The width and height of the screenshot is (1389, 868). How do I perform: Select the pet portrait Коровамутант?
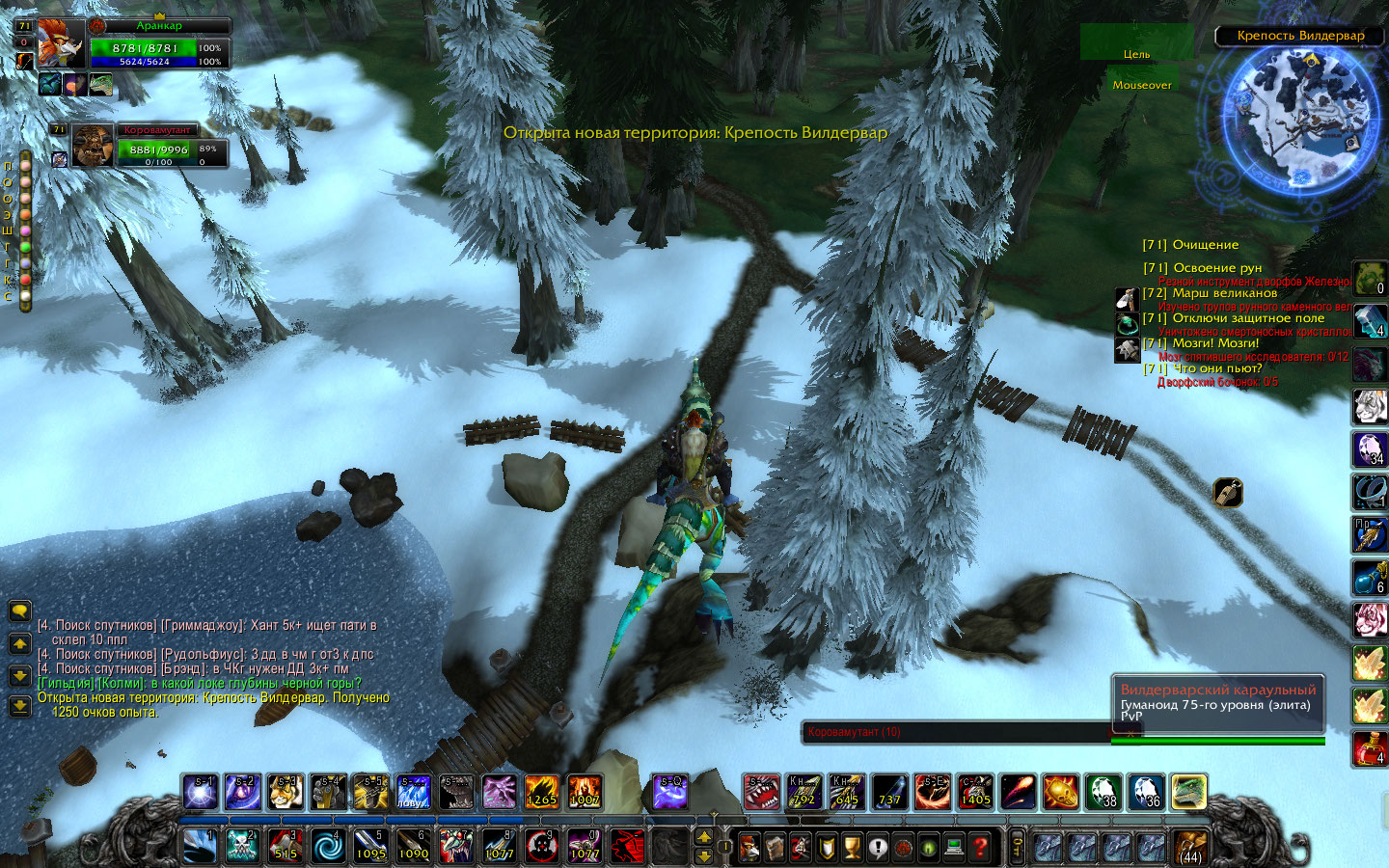coord(93,146)
